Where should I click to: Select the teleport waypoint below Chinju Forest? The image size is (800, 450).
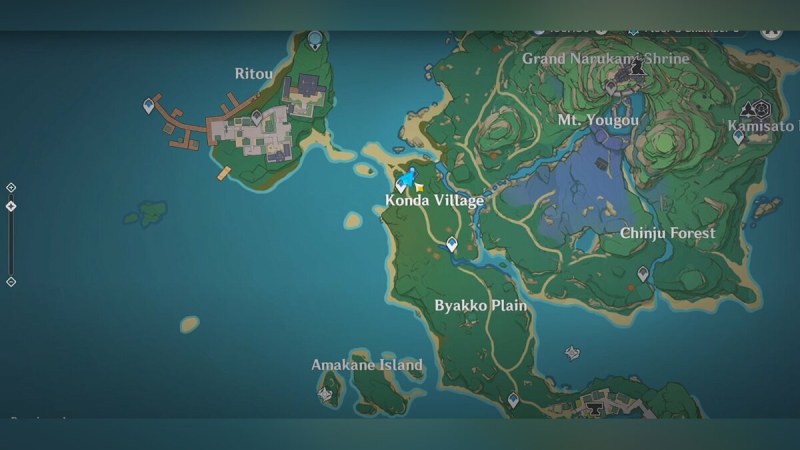(x=643, y=273)
